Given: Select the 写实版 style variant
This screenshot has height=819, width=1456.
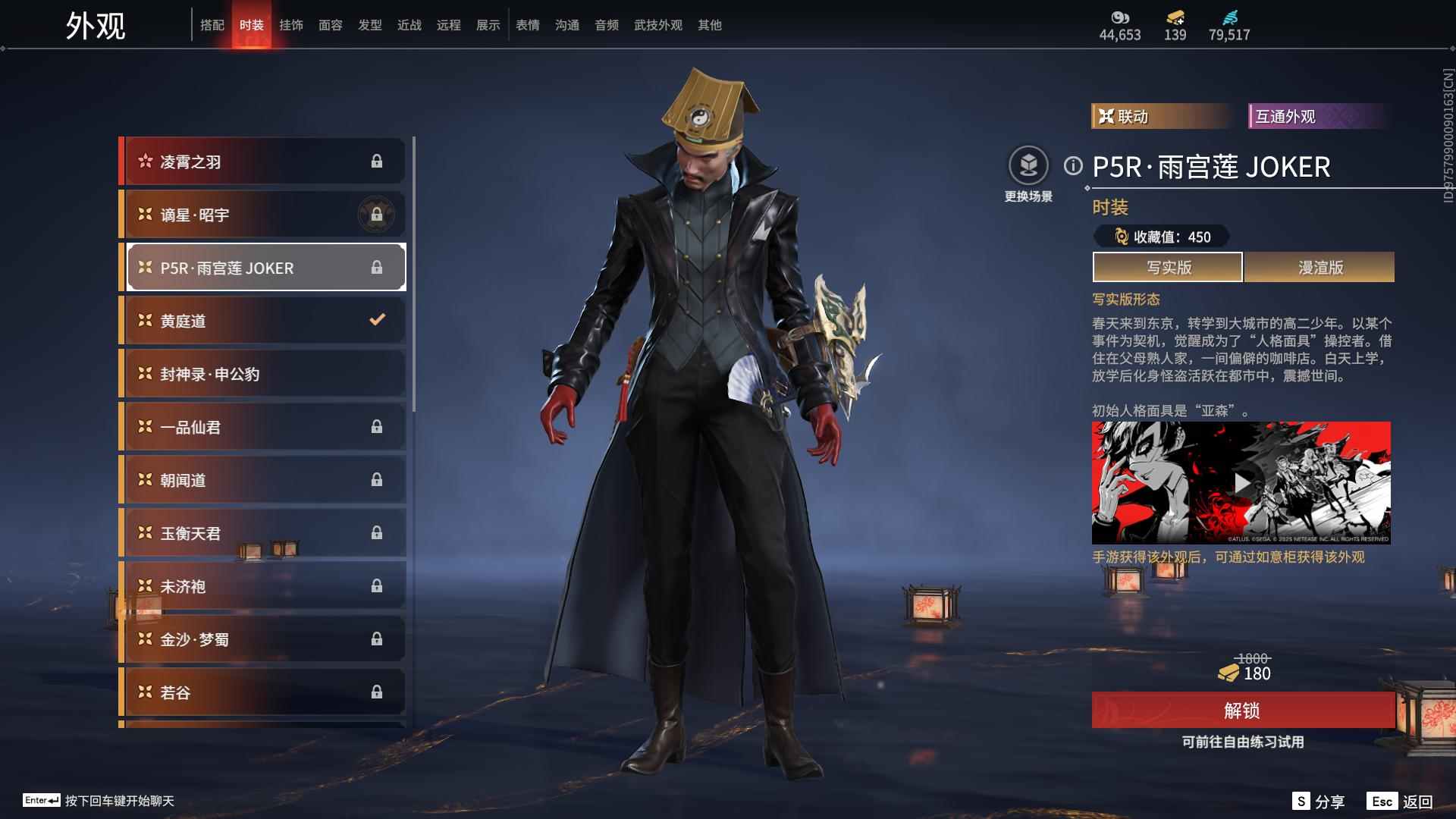Looking at the screenshot, I should pos(1168,268).
